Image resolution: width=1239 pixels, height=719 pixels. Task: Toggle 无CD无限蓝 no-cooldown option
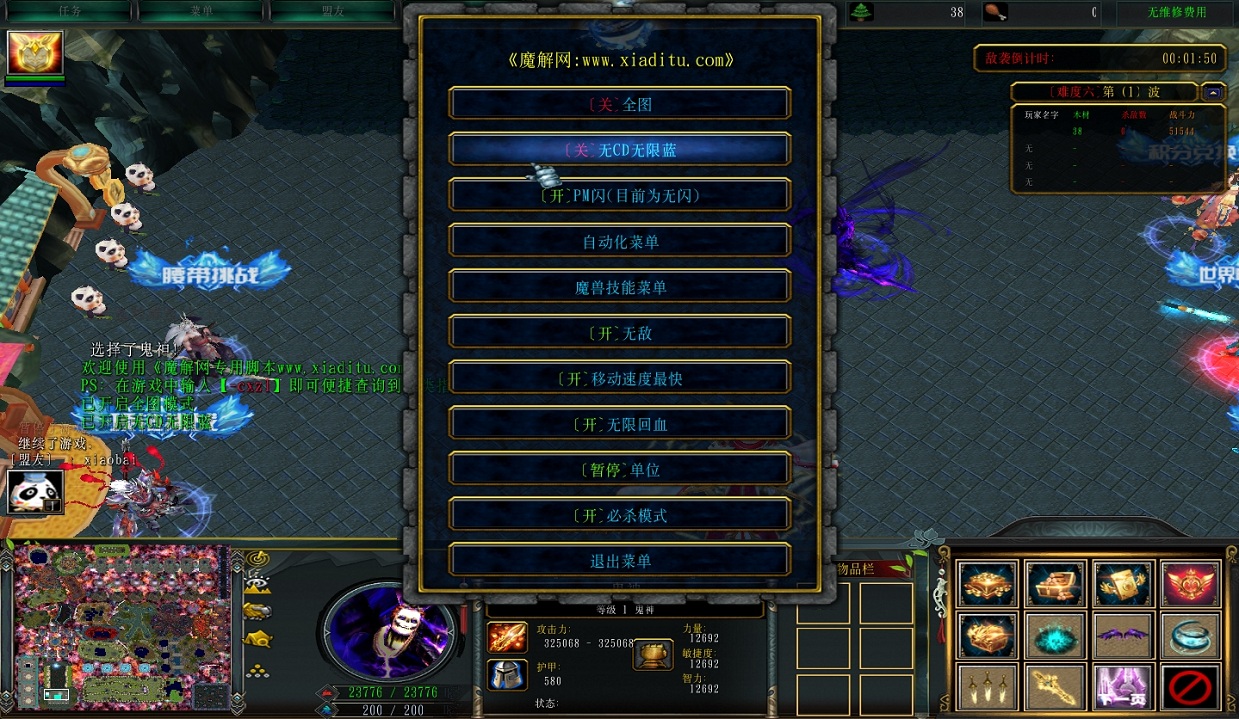620,150
